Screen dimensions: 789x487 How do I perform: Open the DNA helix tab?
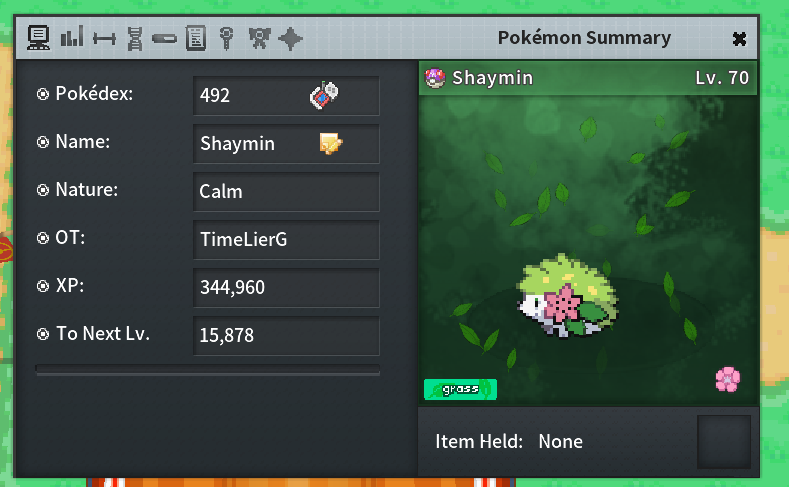coord(135,38)
